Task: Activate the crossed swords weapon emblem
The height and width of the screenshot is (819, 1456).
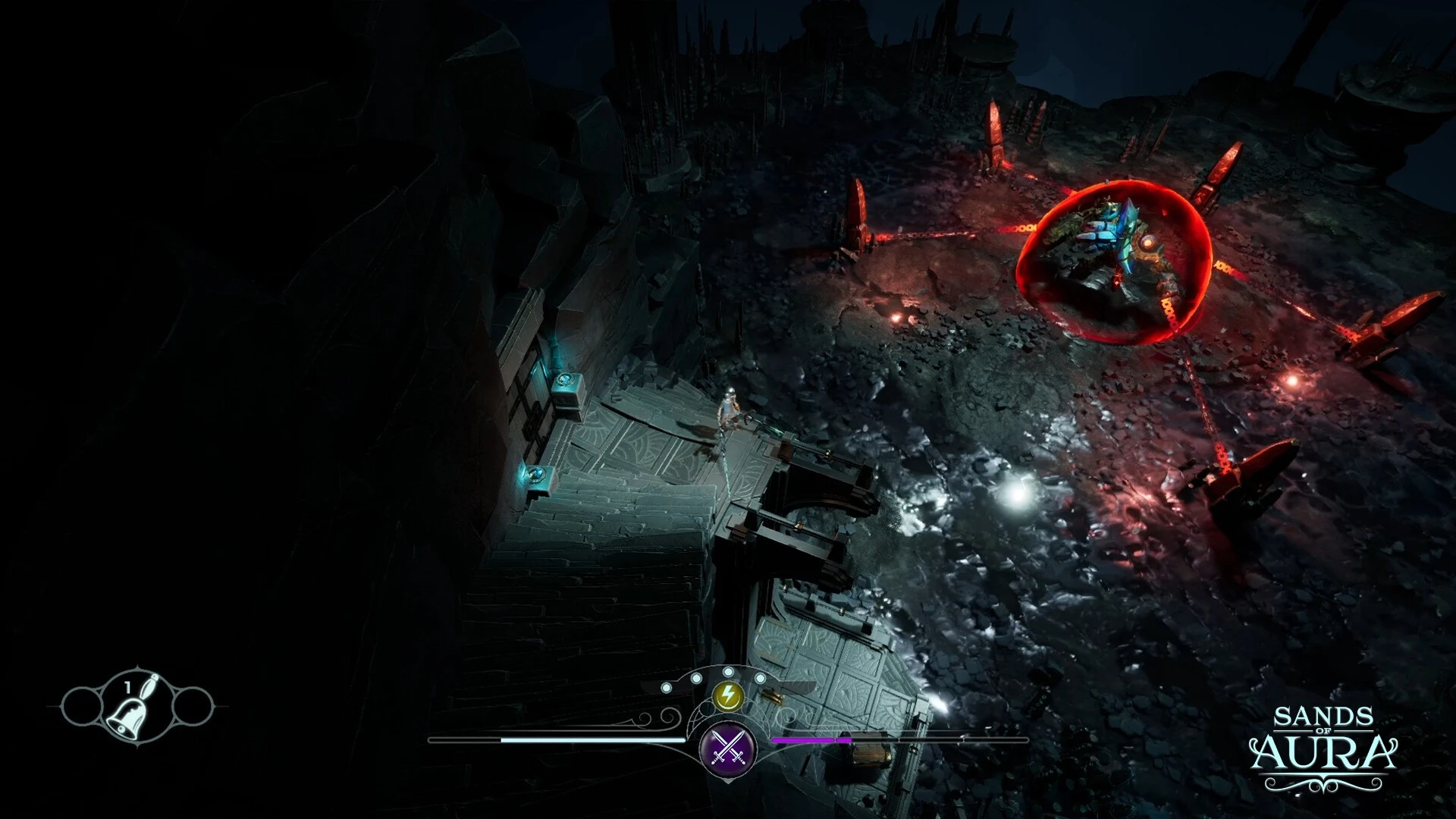Action: pos(728,747)
